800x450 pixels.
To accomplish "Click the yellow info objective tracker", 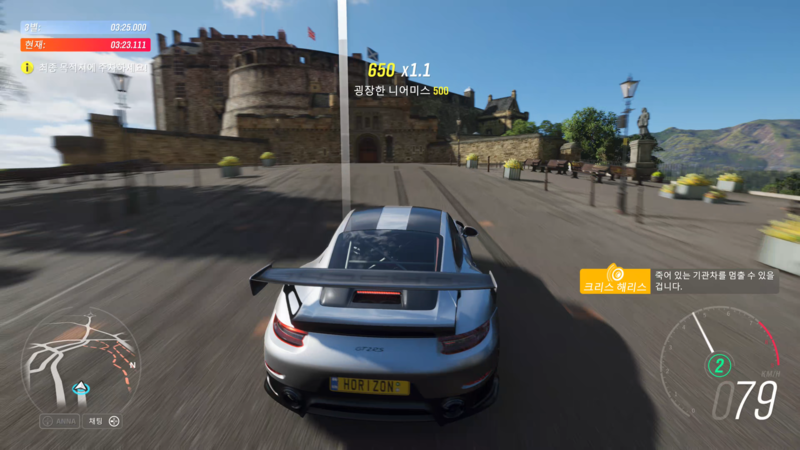I will tap(85, 67).
